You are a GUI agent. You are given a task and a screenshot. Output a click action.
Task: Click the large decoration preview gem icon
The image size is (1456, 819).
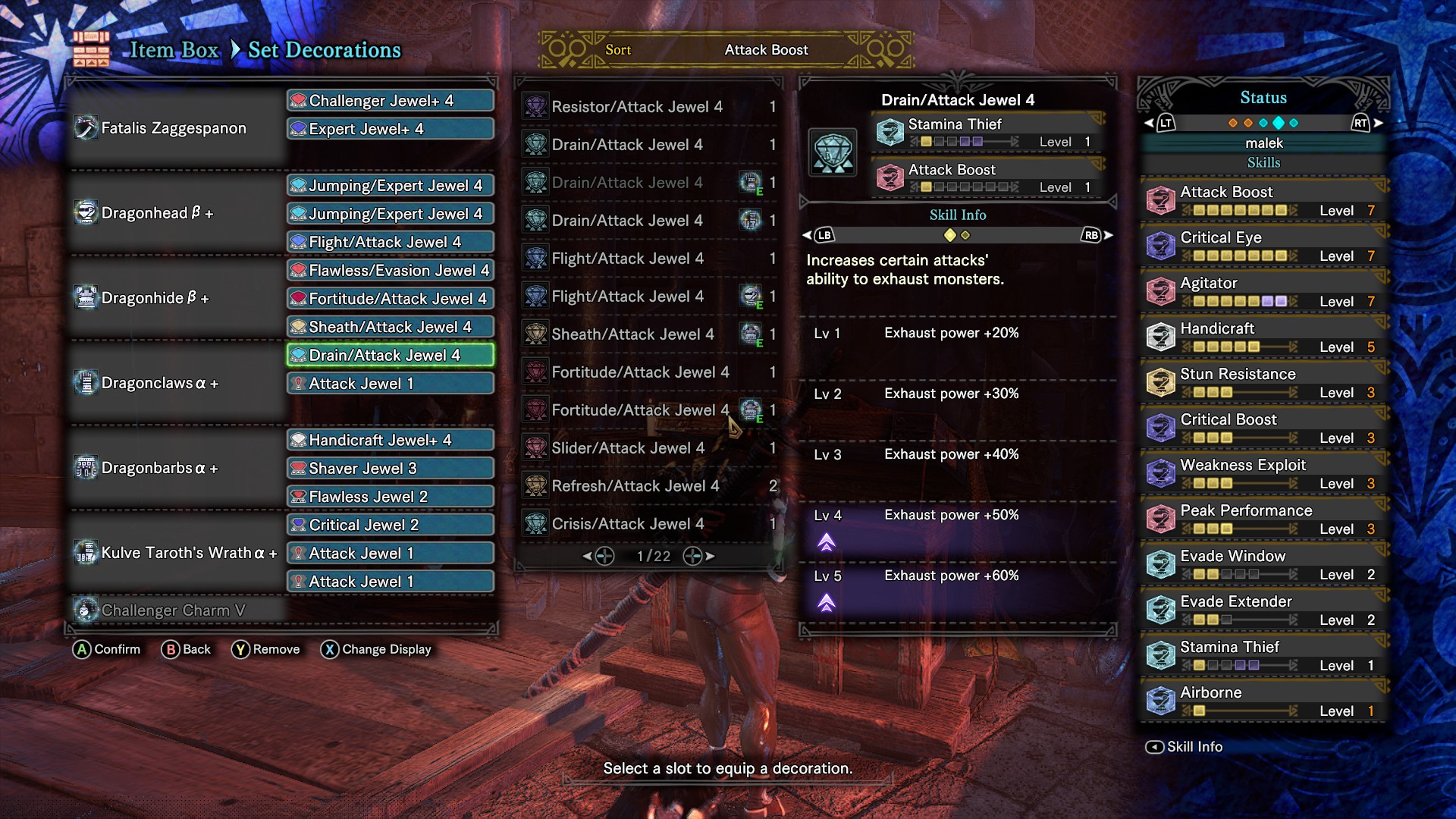coord(833,152)
